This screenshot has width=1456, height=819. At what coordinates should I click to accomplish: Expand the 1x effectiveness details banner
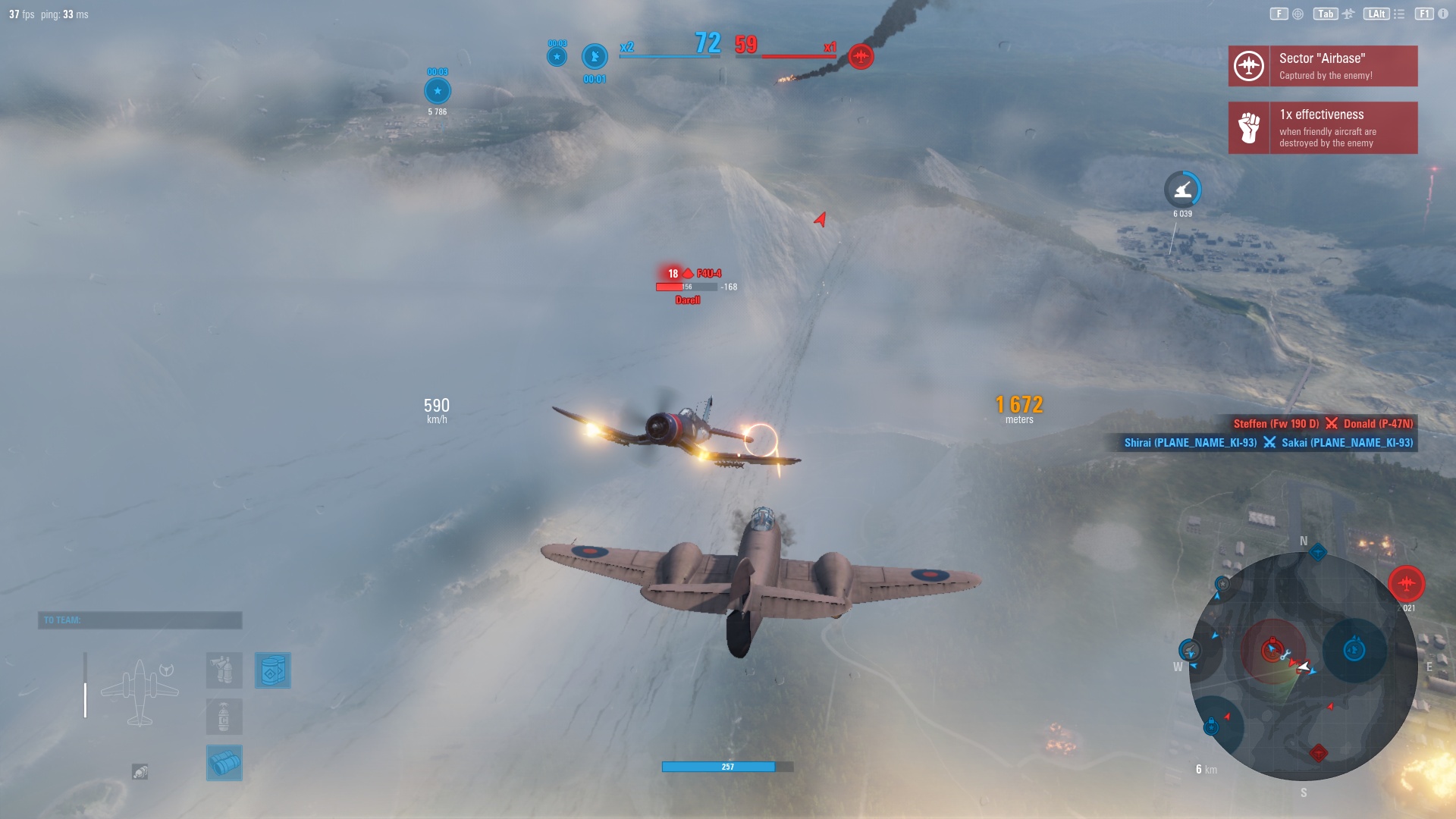[x=1342, y=127]
